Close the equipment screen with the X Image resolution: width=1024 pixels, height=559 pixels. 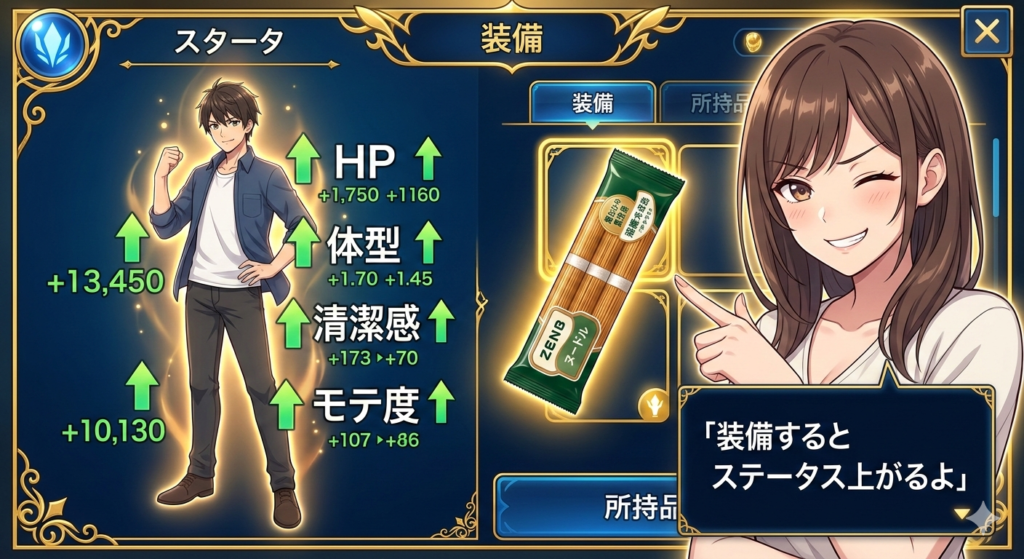pyautogui.click(x=986, y=33)
